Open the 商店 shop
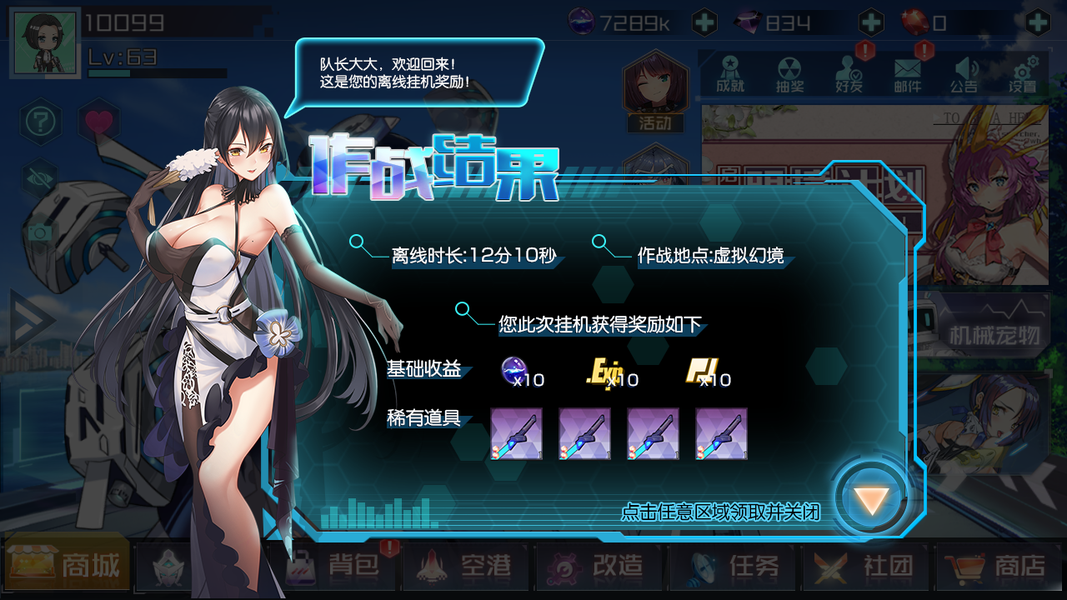Screen dimensions: 1067x600 pyautogui.click(x=998, y=567)
